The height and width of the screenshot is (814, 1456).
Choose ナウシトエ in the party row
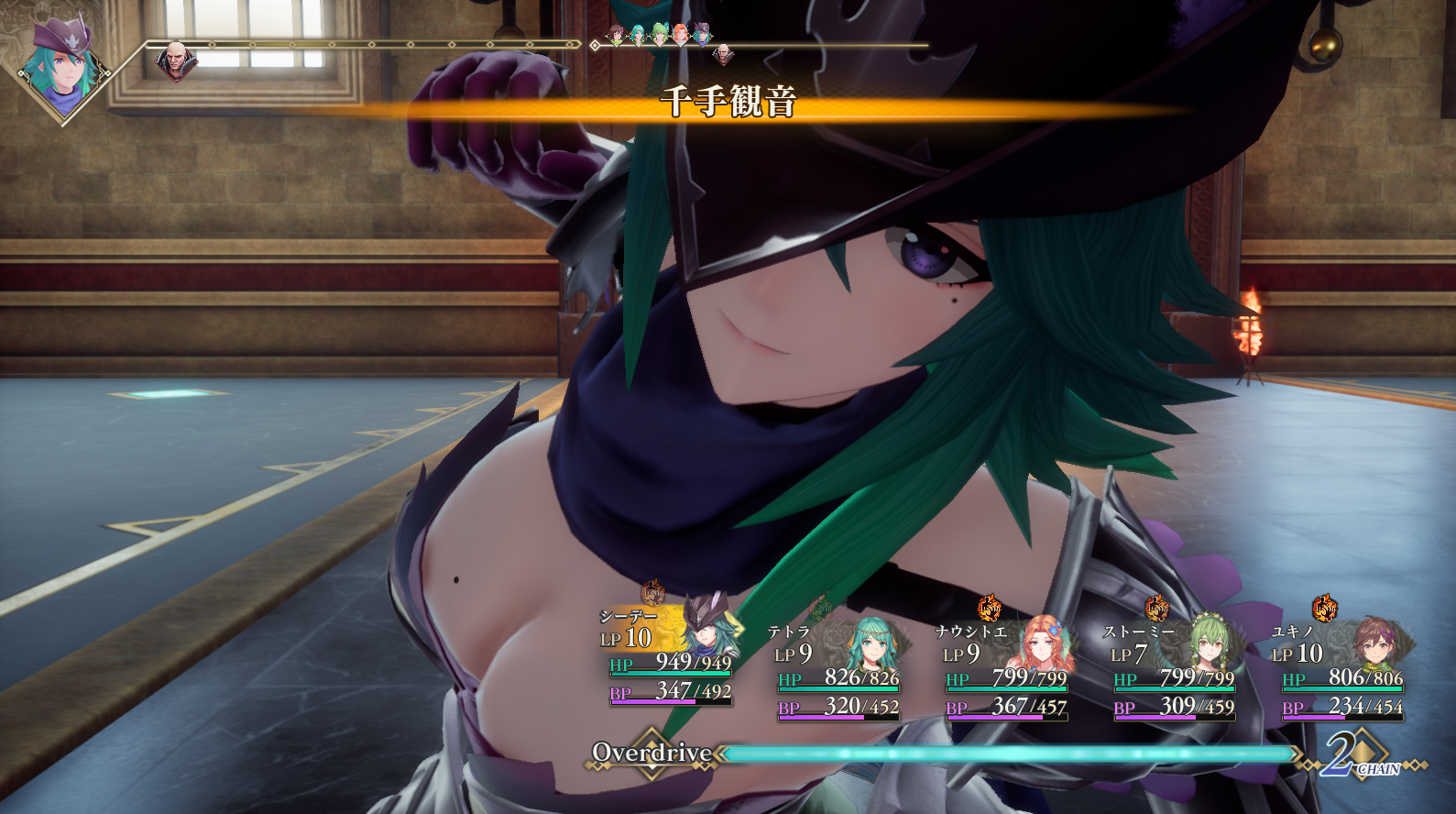pyautogui.click(x=1006, y=671)
